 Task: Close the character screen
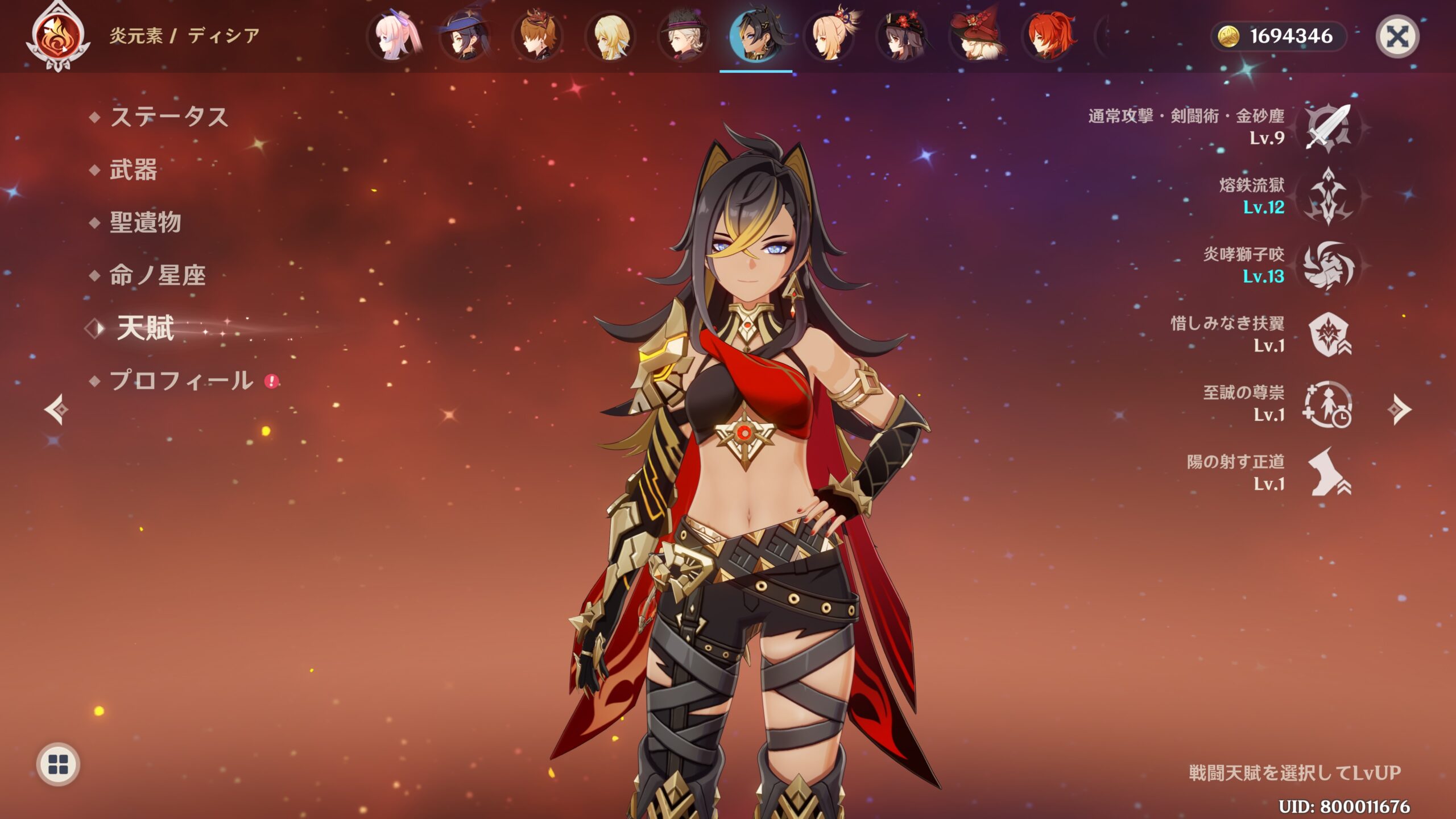point(1397,37)
